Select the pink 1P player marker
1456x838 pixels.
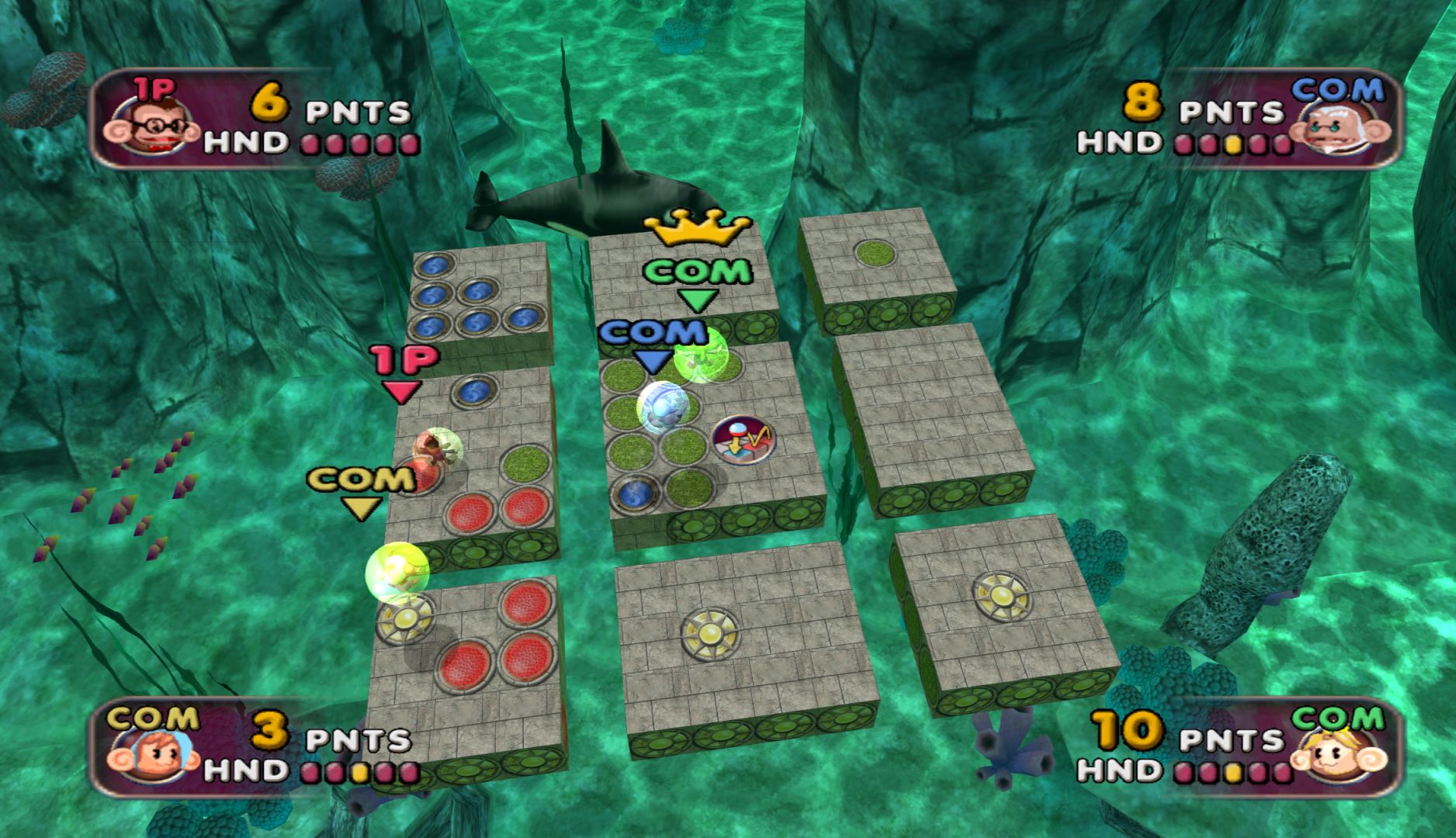(404, 373)
